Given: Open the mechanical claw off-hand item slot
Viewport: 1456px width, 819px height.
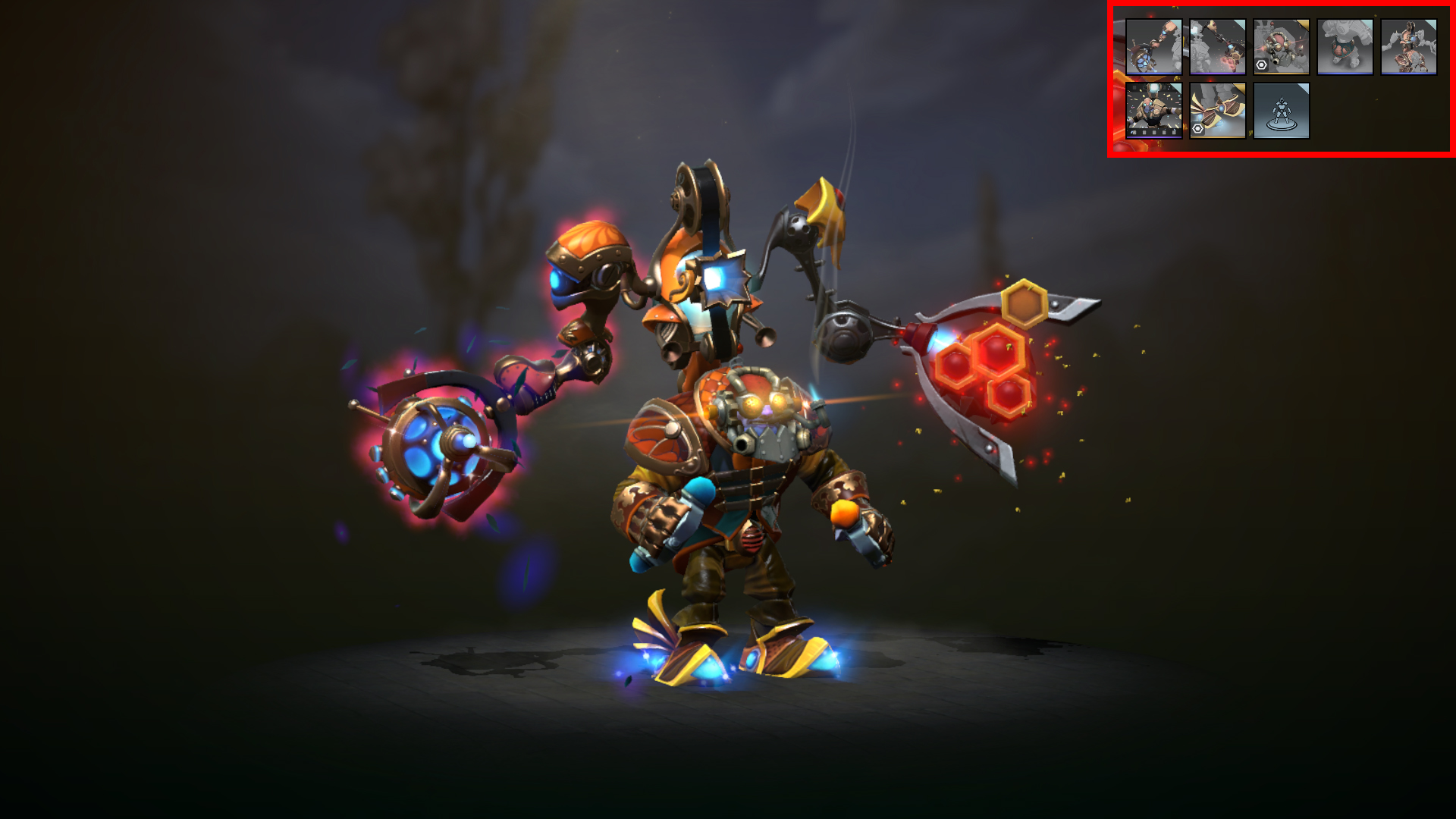Looking at the screenshot, I should [1217, 47].
